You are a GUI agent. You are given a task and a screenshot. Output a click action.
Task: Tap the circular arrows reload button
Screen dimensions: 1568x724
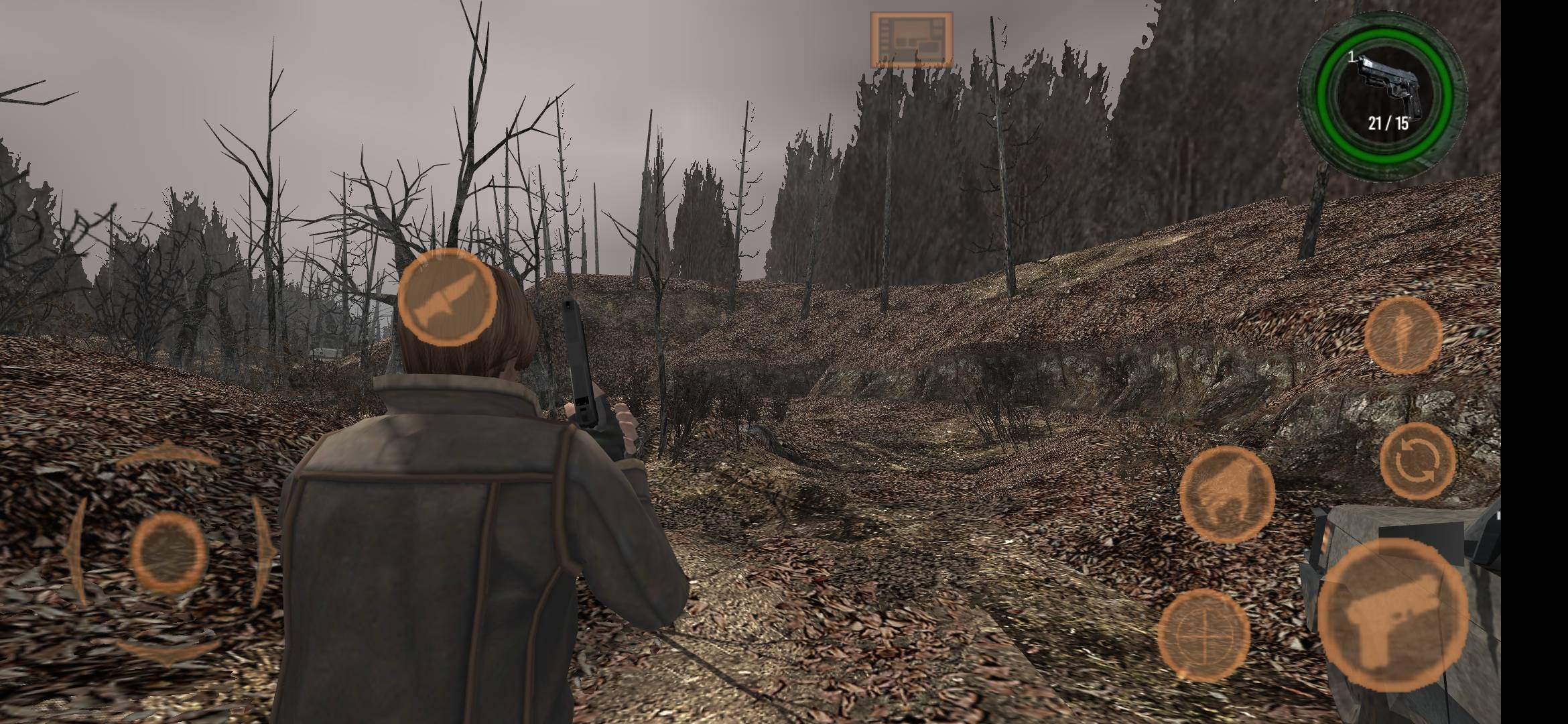[1417, 462]
